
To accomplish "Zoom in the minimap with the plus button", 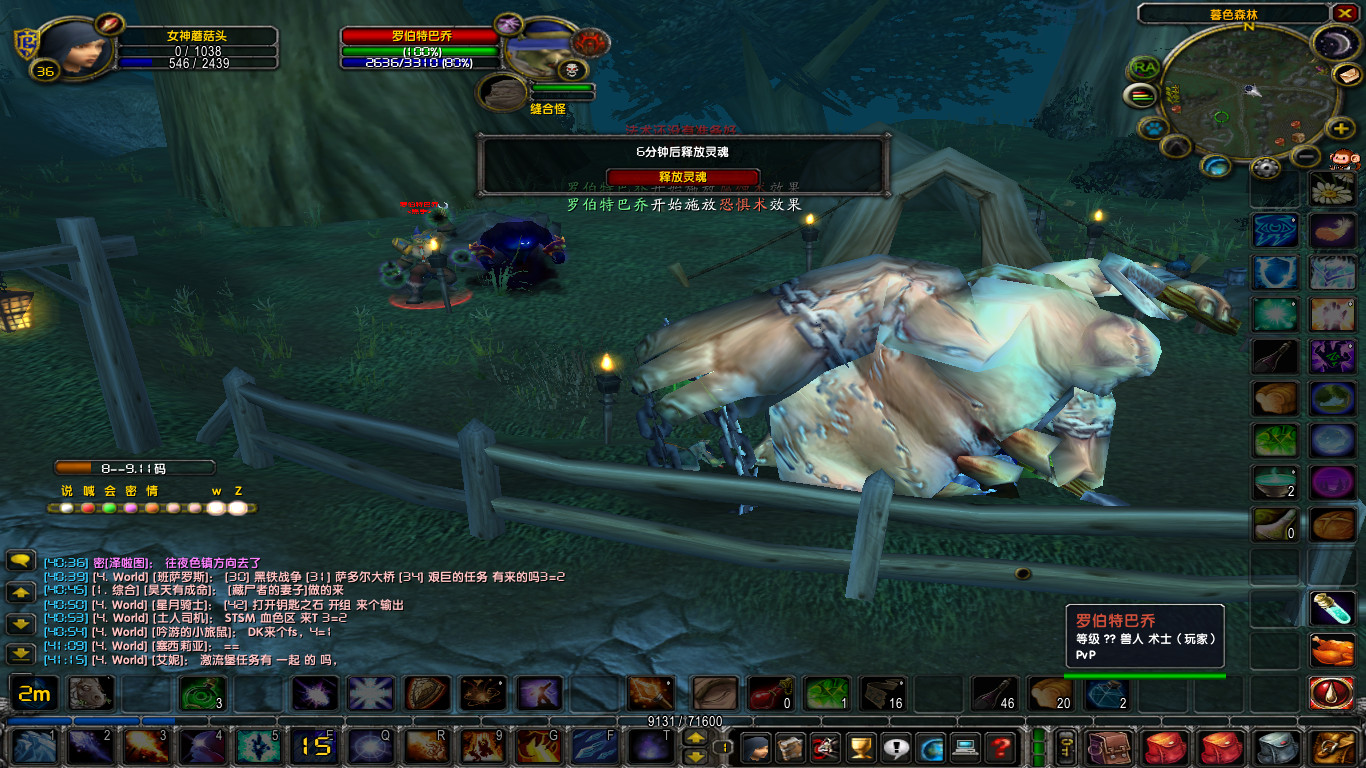I will pyautogui.click(x=1341, y=128).
